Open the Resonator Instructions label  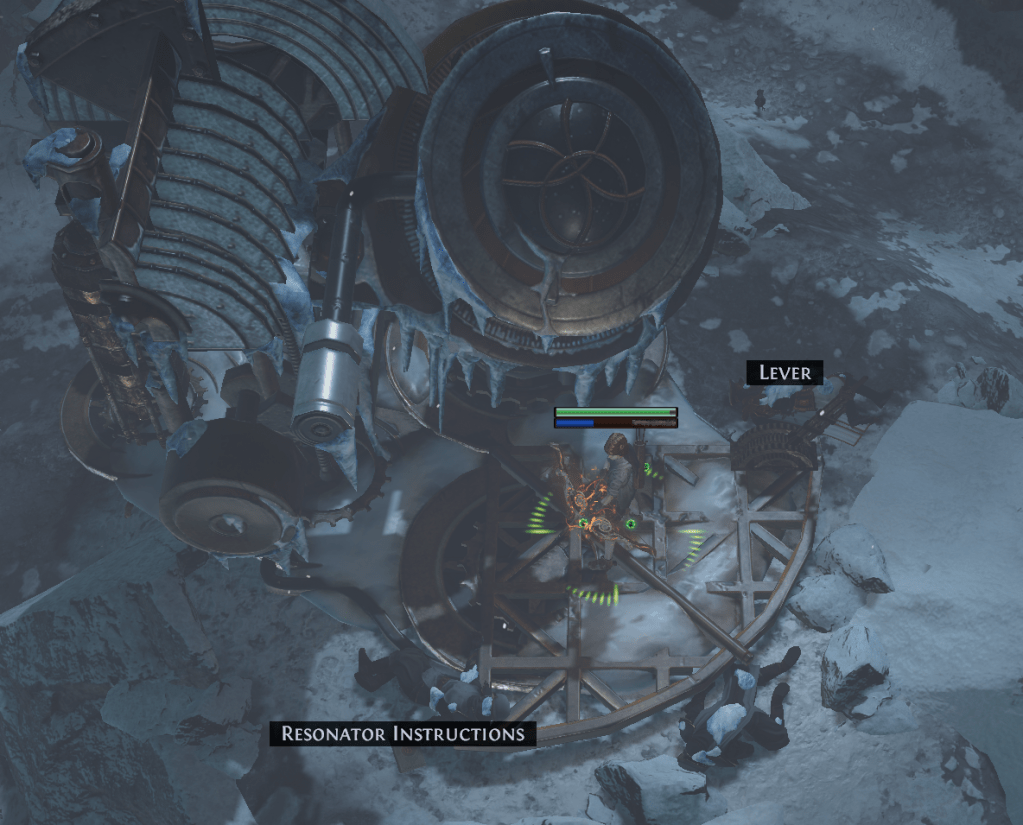403,733
